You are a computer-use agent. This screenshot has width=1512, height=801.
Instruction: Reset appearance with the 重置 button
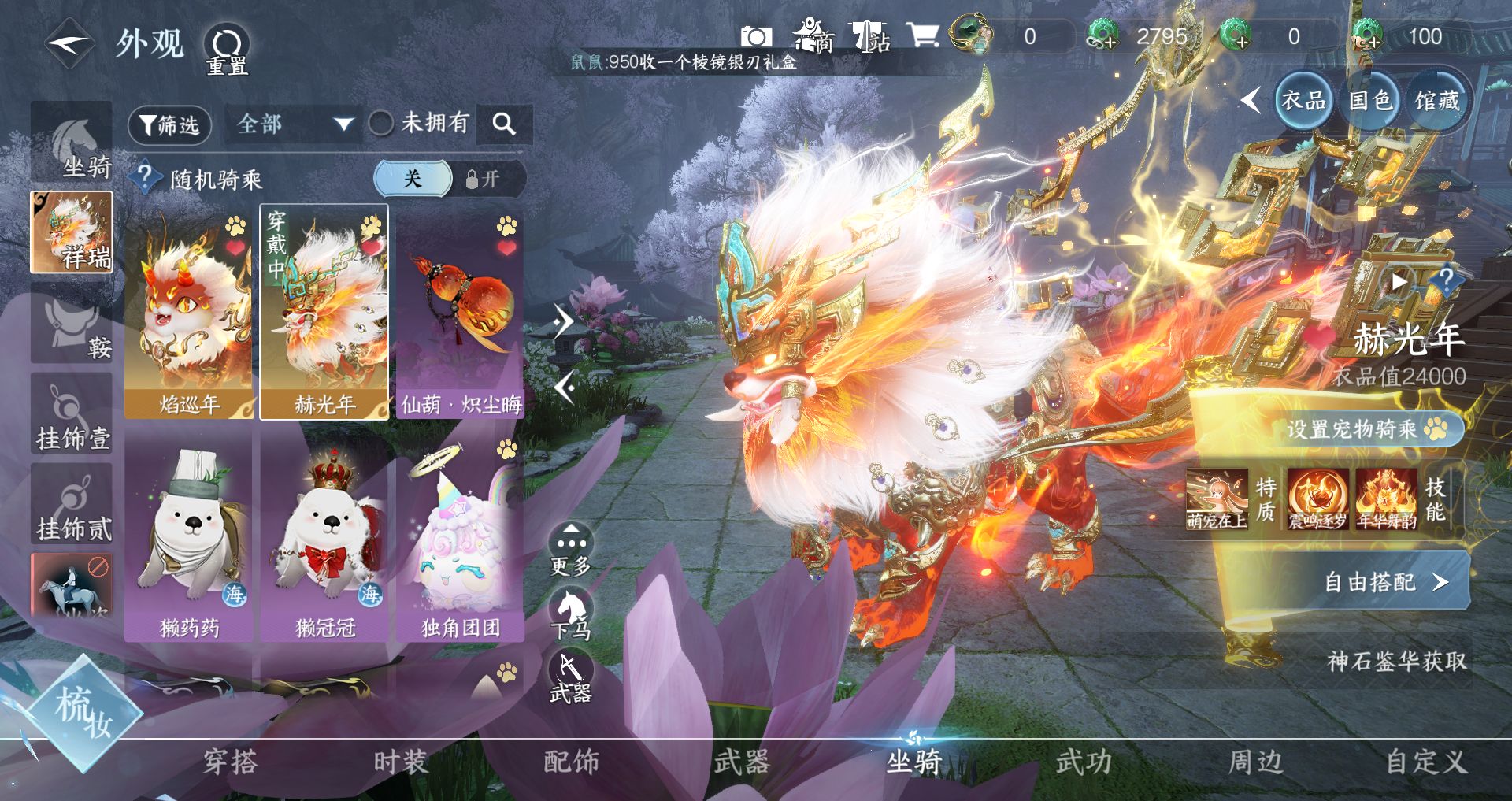point(227,50)
